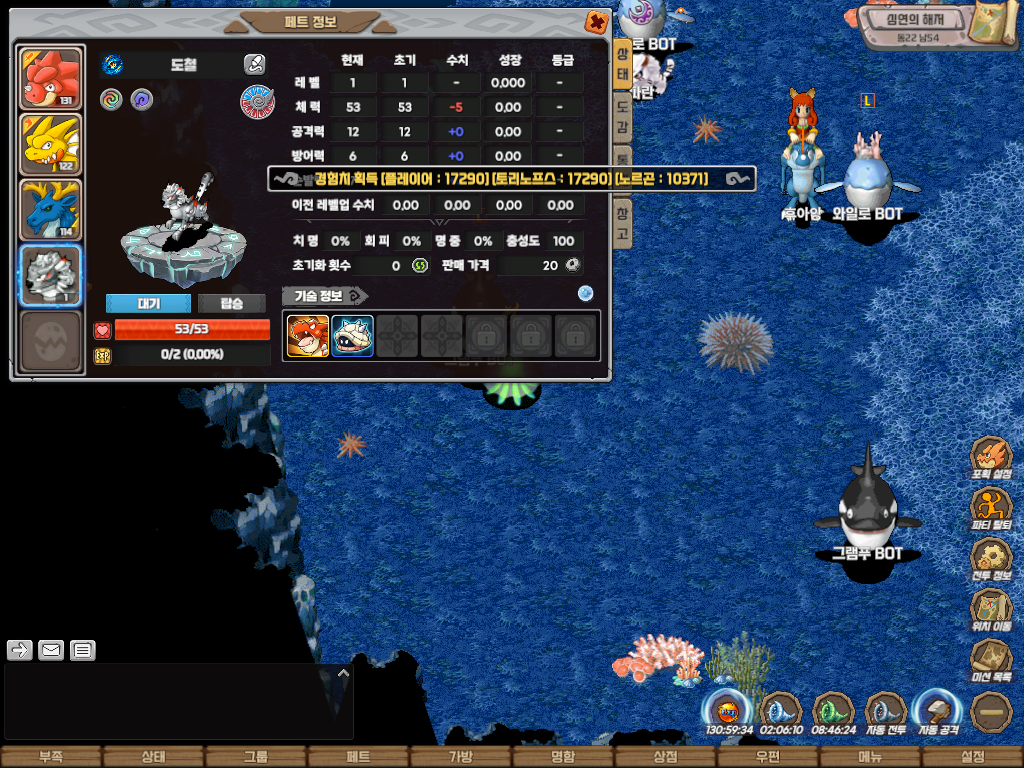Close the 페트 정보 pet info window
The height and width of the screenshot is (768, 1024).
[x=596, y=21]
